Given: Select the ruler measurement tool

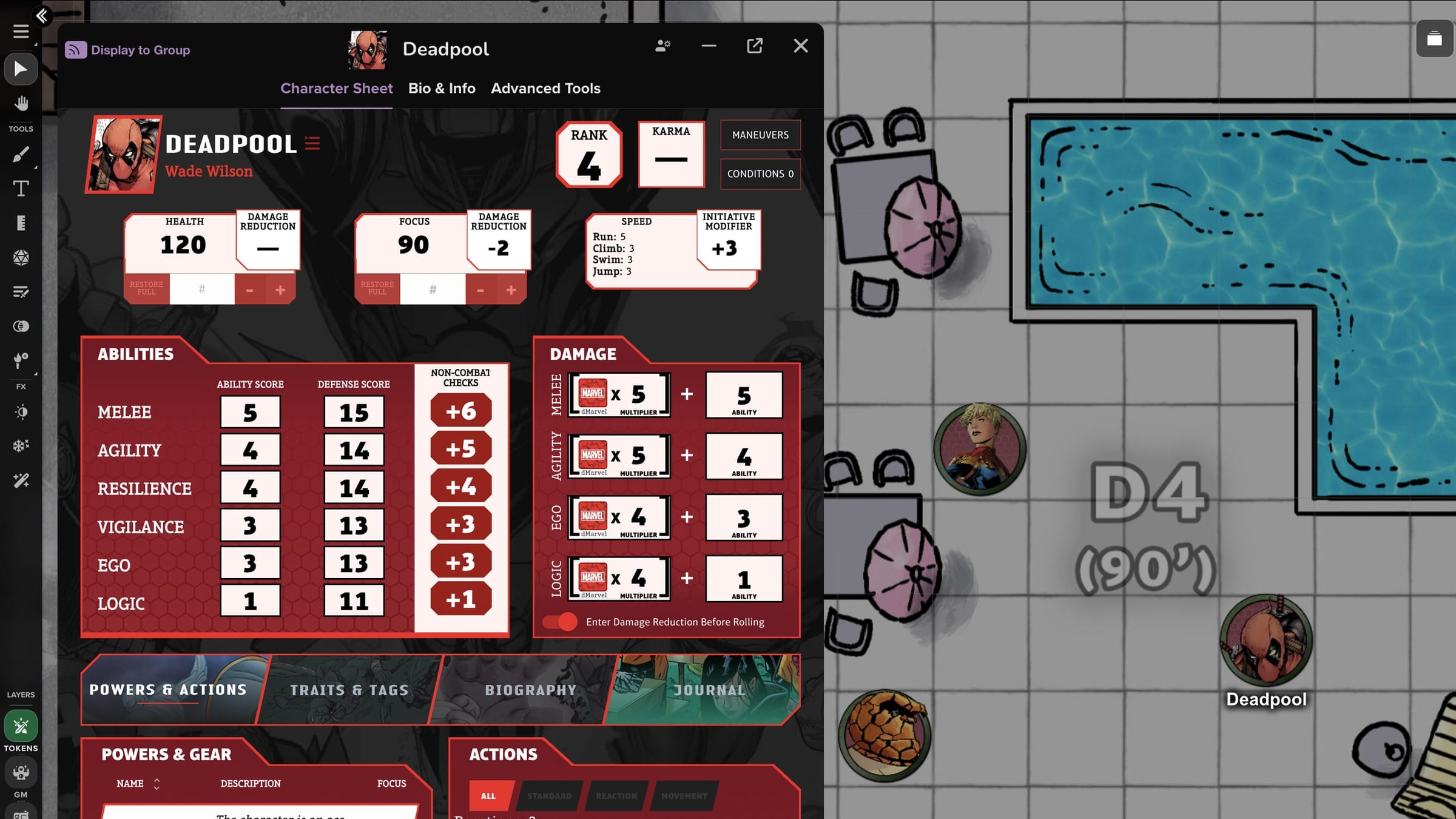Looking at the screenshot, I should click(21, 223).
